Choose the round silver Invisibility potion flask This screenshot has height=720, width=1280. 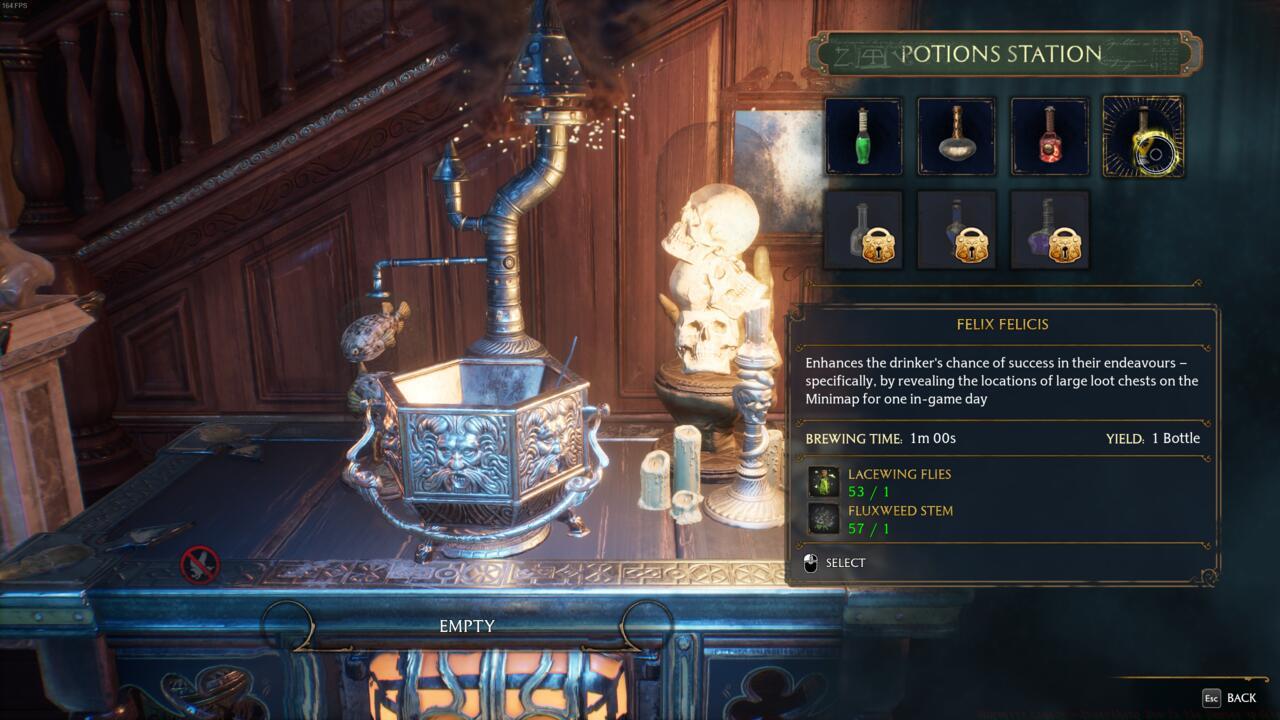(x=957, y=135)
